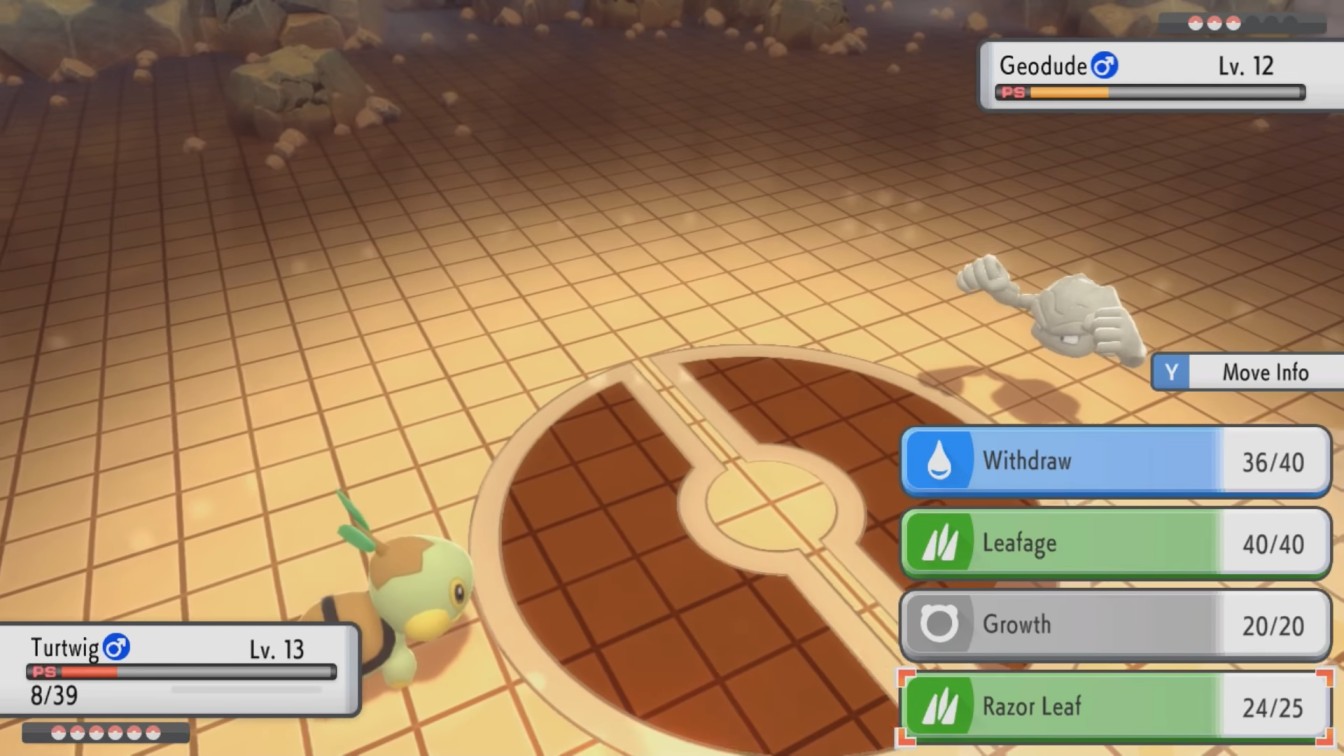Click the Normal-type icon on Growth

(938, 624)
